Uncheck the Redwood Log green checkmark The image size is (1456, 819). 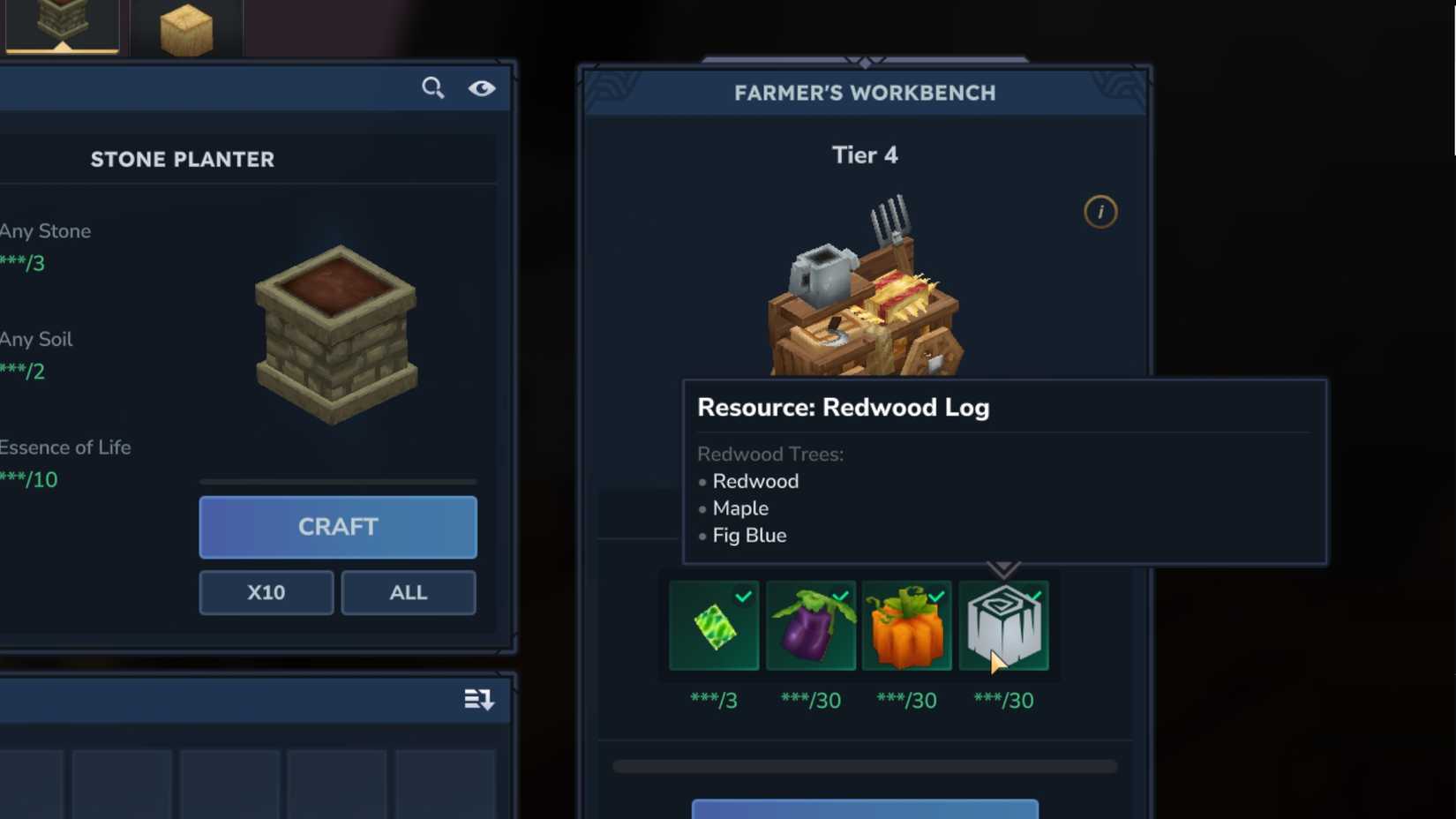tap(1034, 596)
